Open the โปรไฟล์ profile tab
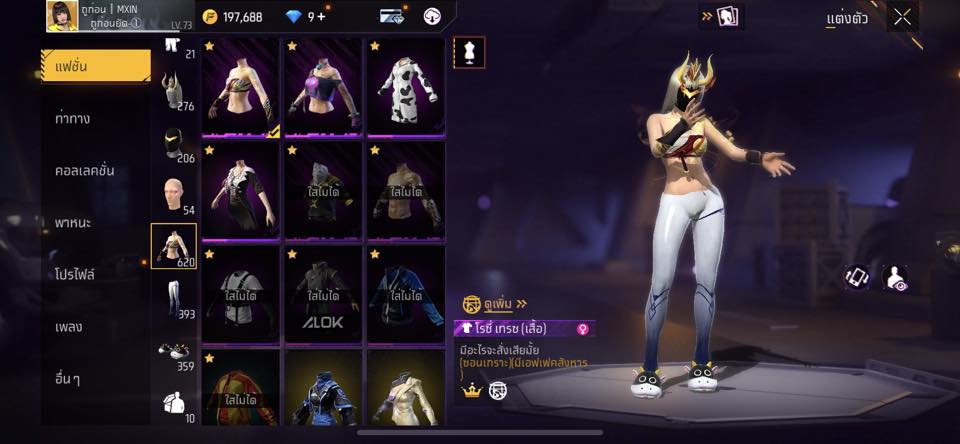The image size is (960, 444). 75,274
